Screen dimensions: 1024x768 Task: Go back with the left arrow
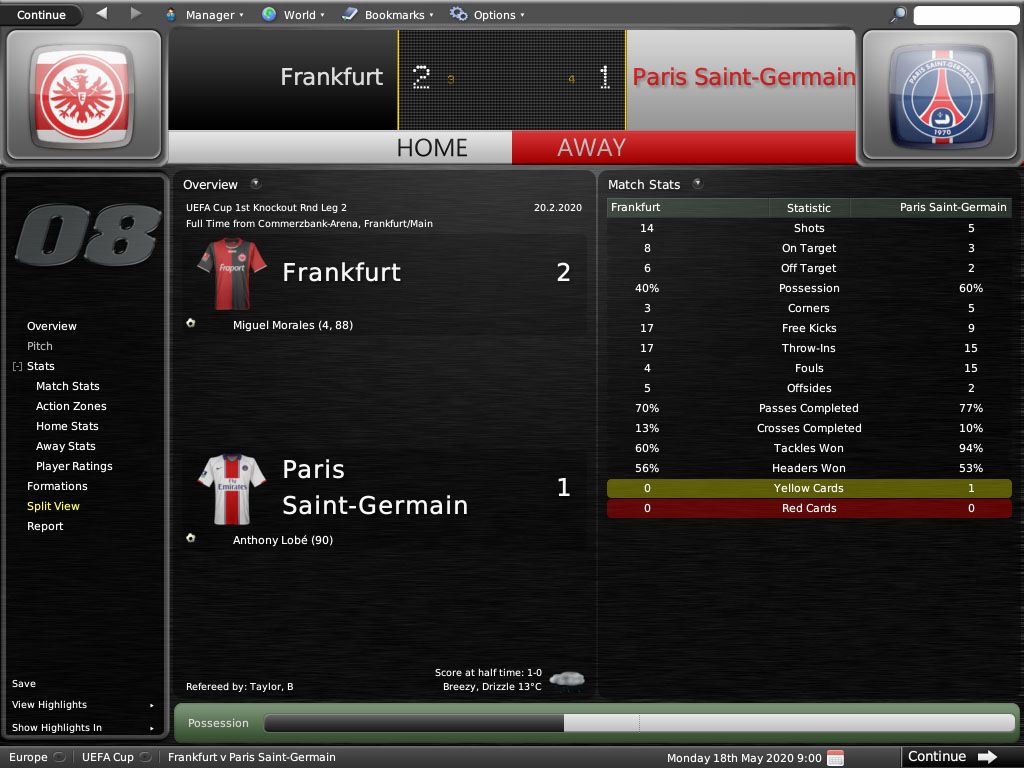click(102, 14)
